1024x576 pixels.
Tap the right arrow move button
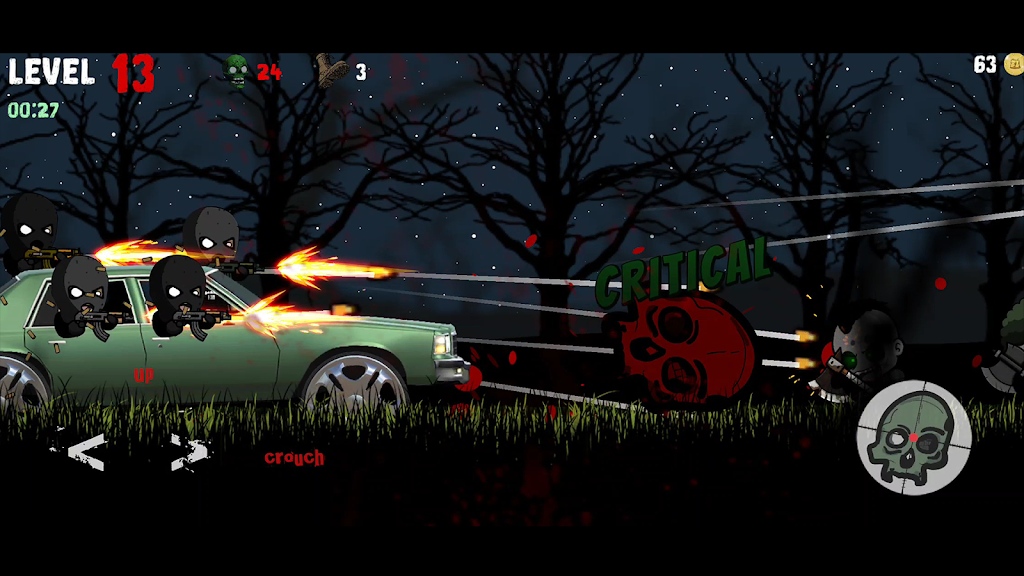(x=189, y=452)
